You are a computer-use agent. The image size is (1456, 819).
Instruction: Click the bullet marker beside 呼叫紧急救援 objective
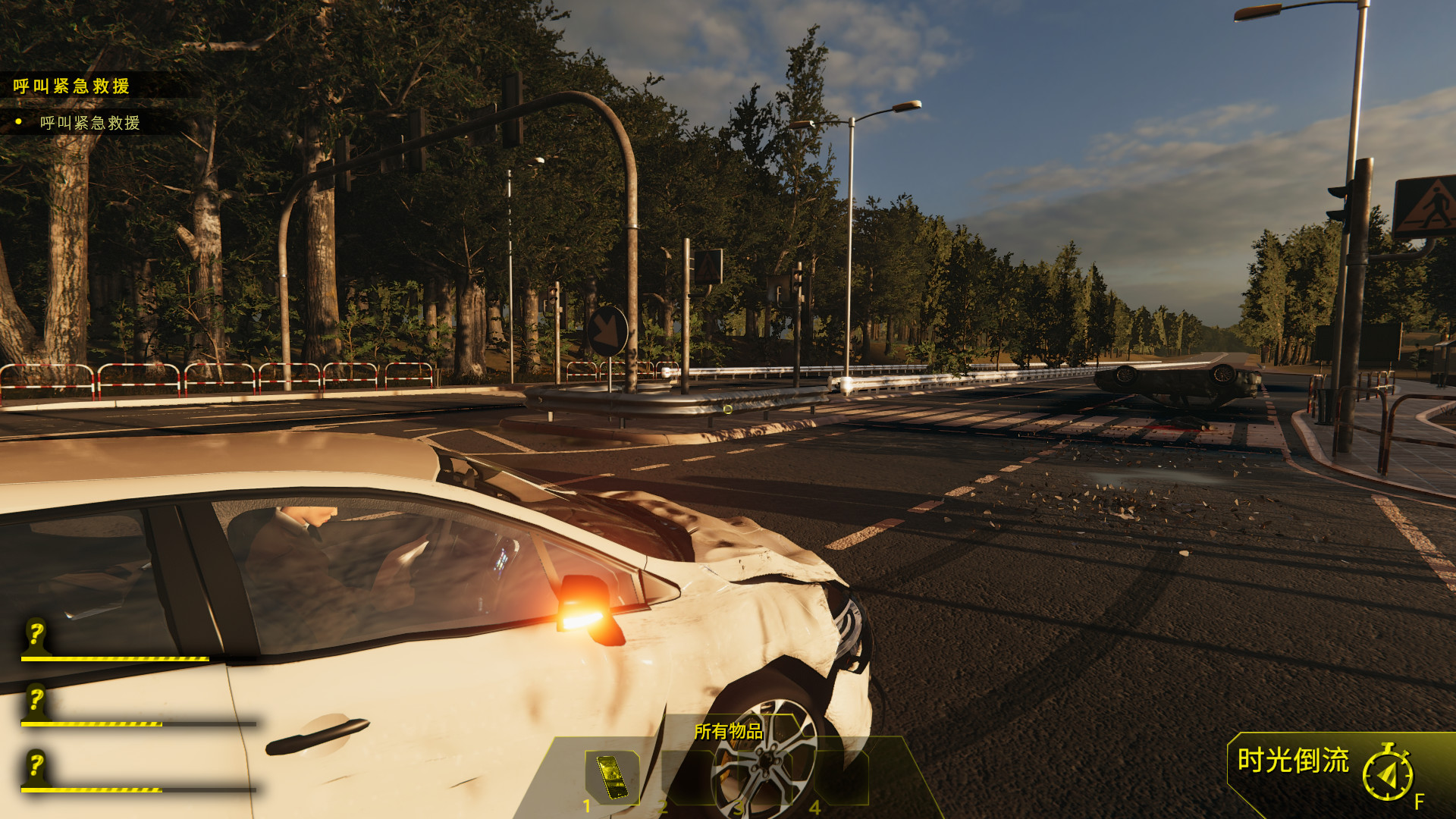(x=17, y=120)
